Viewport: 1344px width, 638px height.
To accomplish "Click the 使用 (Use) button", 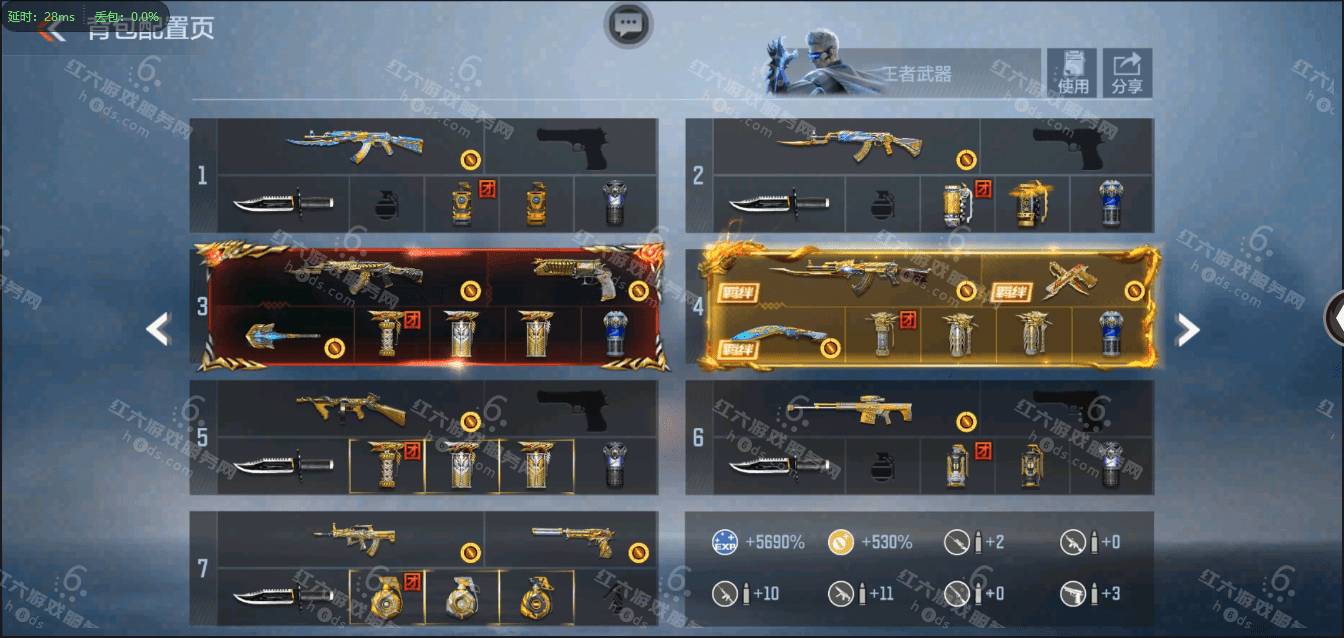I will pyautogui.click(x=1073, y=73).
